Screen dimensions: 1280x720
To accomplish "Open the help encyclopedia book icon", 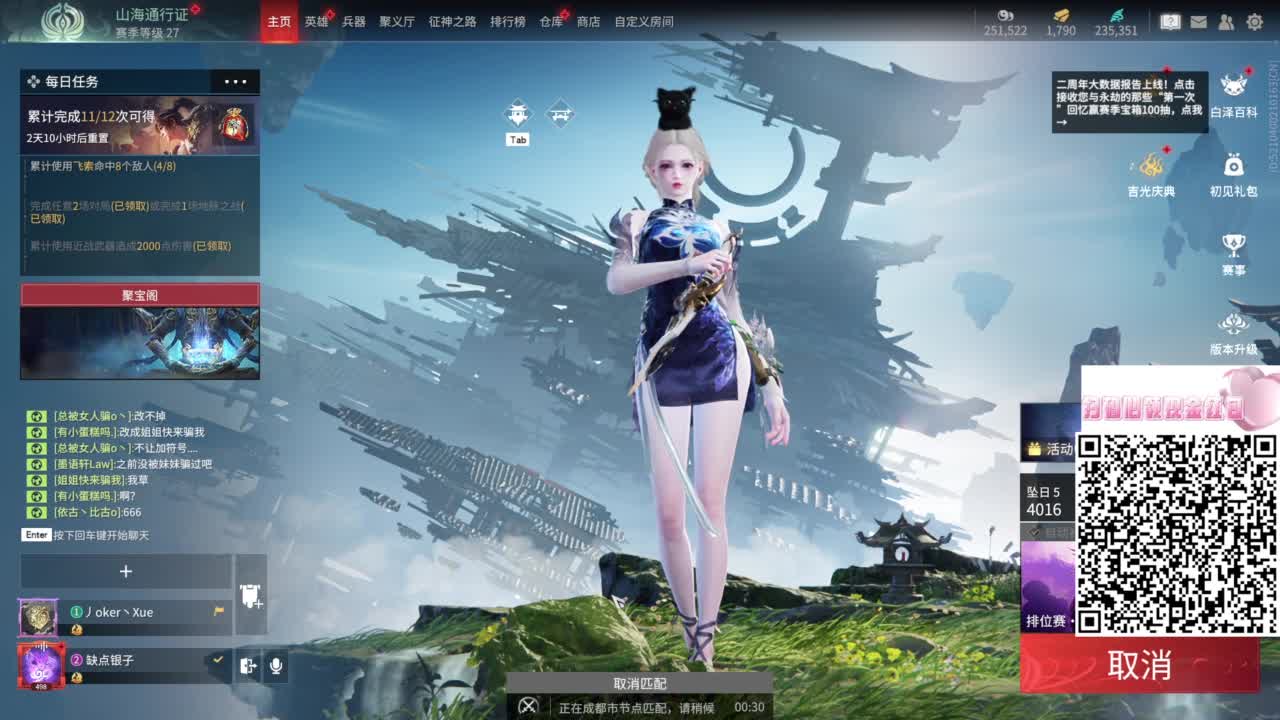I will pos(1170,20).
